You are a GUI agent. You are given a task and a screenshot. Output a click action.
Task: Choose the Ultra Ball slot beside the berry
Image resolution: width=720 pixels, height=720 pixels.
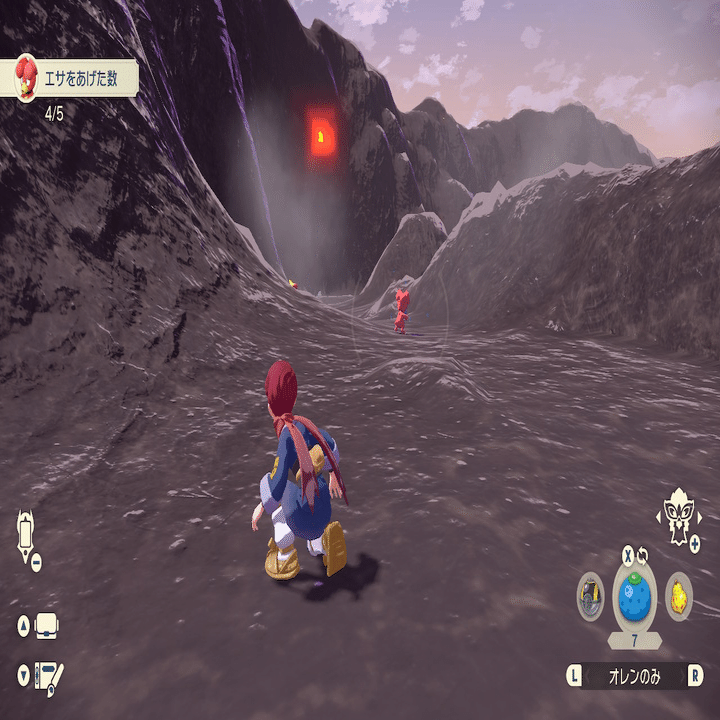click(x=590, y=596)
